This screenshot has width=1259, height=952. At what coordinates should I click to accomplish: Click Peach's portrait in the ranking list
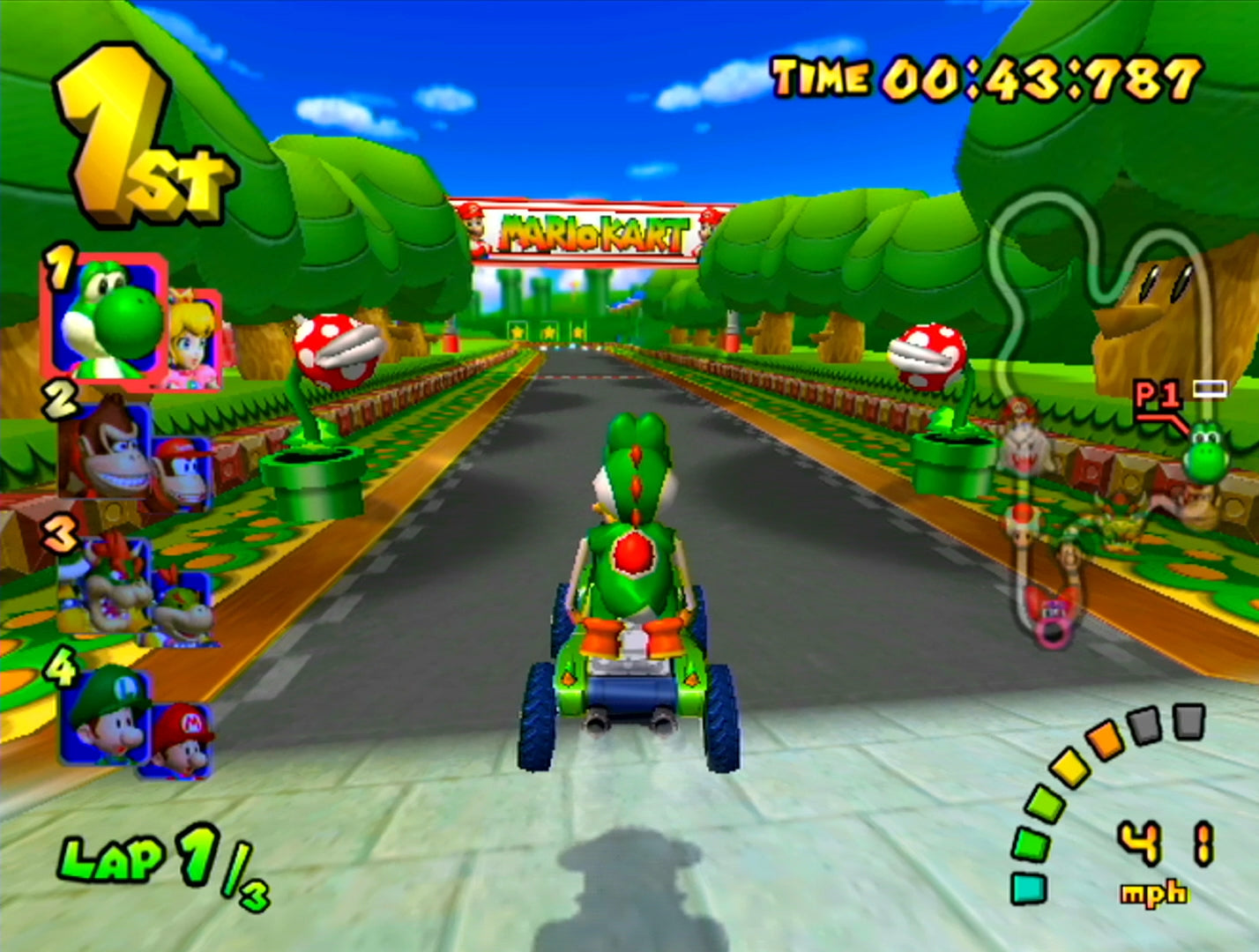pos(194,338)
